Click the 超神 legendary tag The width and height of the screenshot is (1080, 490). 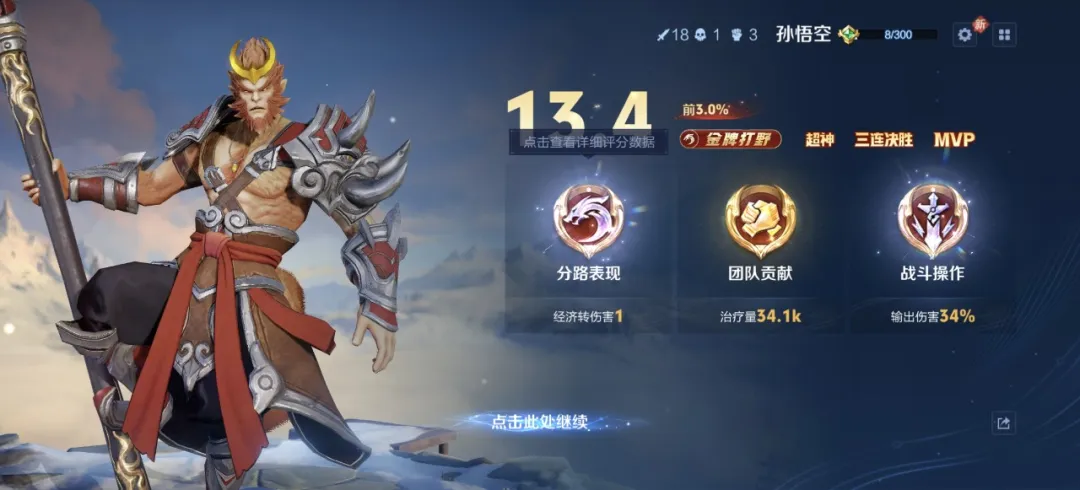coord(820,140)
